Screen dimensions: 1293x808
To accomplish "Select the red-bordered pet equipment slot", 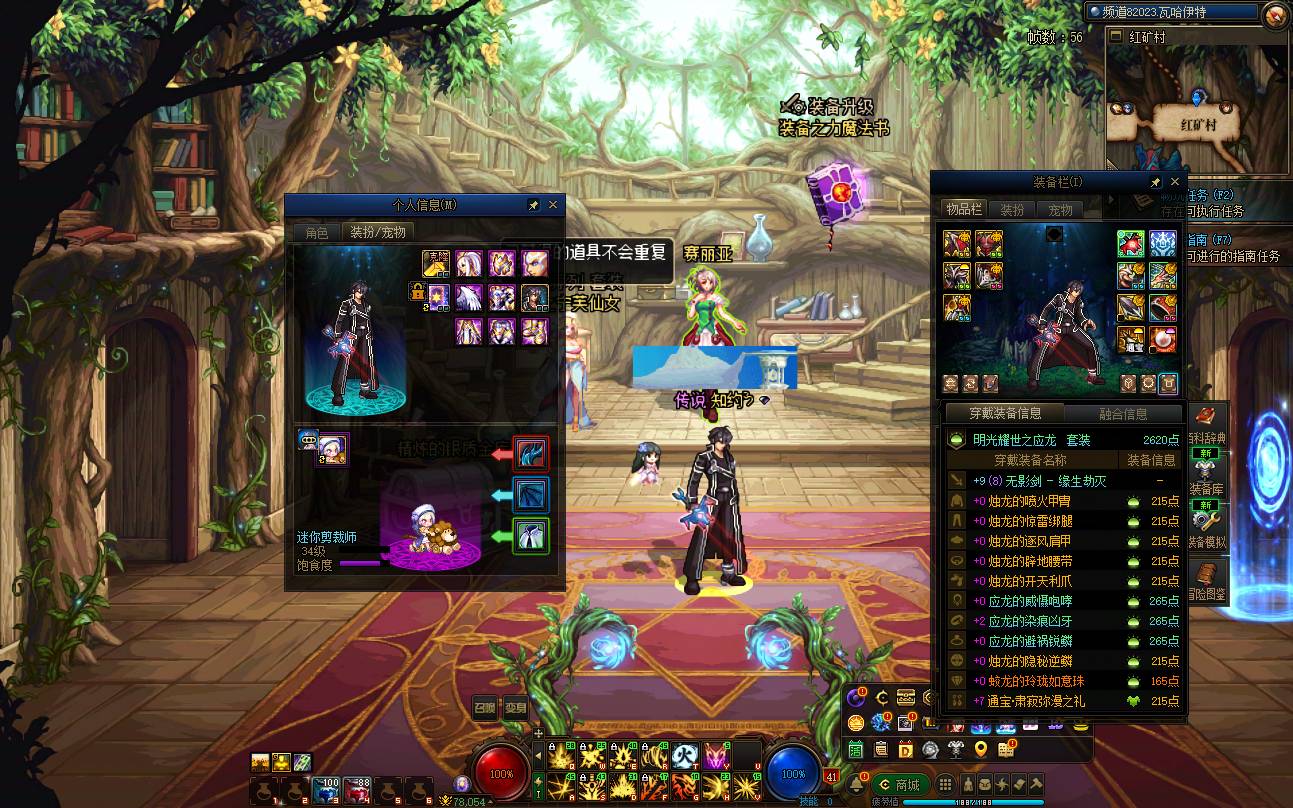I will pos(530,453).
